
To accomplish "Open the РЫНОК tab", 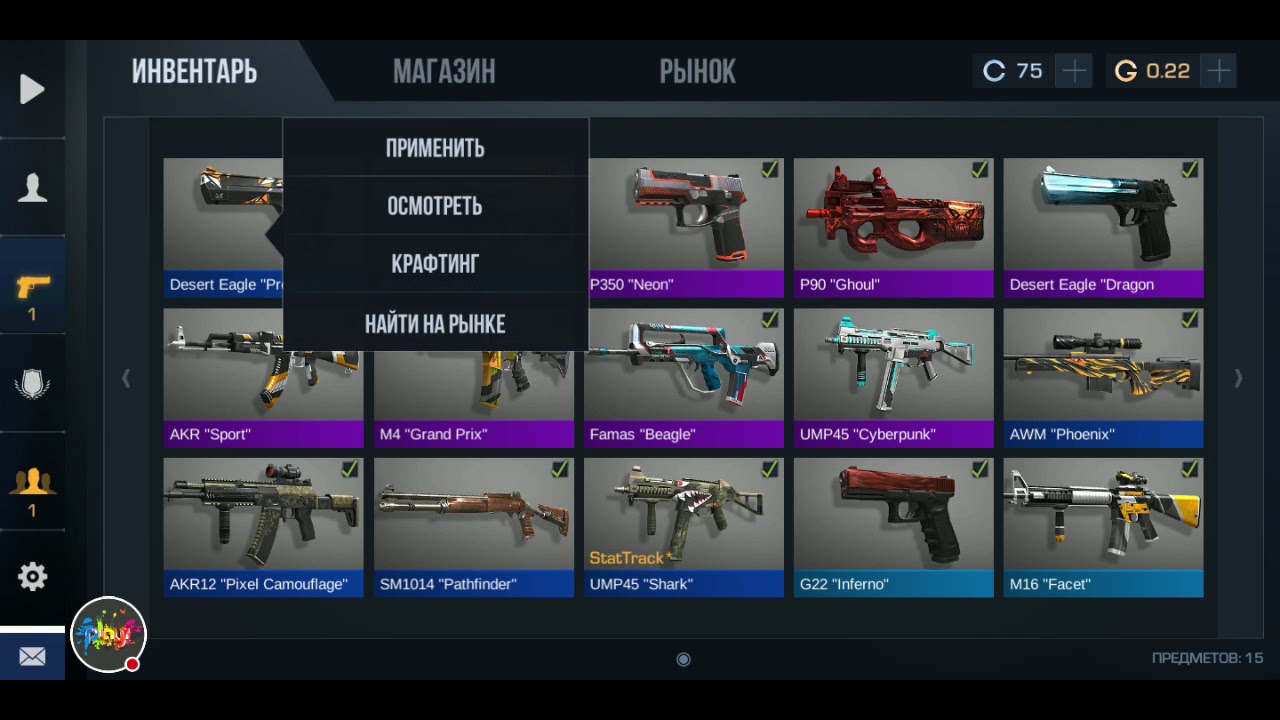I will click(x=697, y=72).
